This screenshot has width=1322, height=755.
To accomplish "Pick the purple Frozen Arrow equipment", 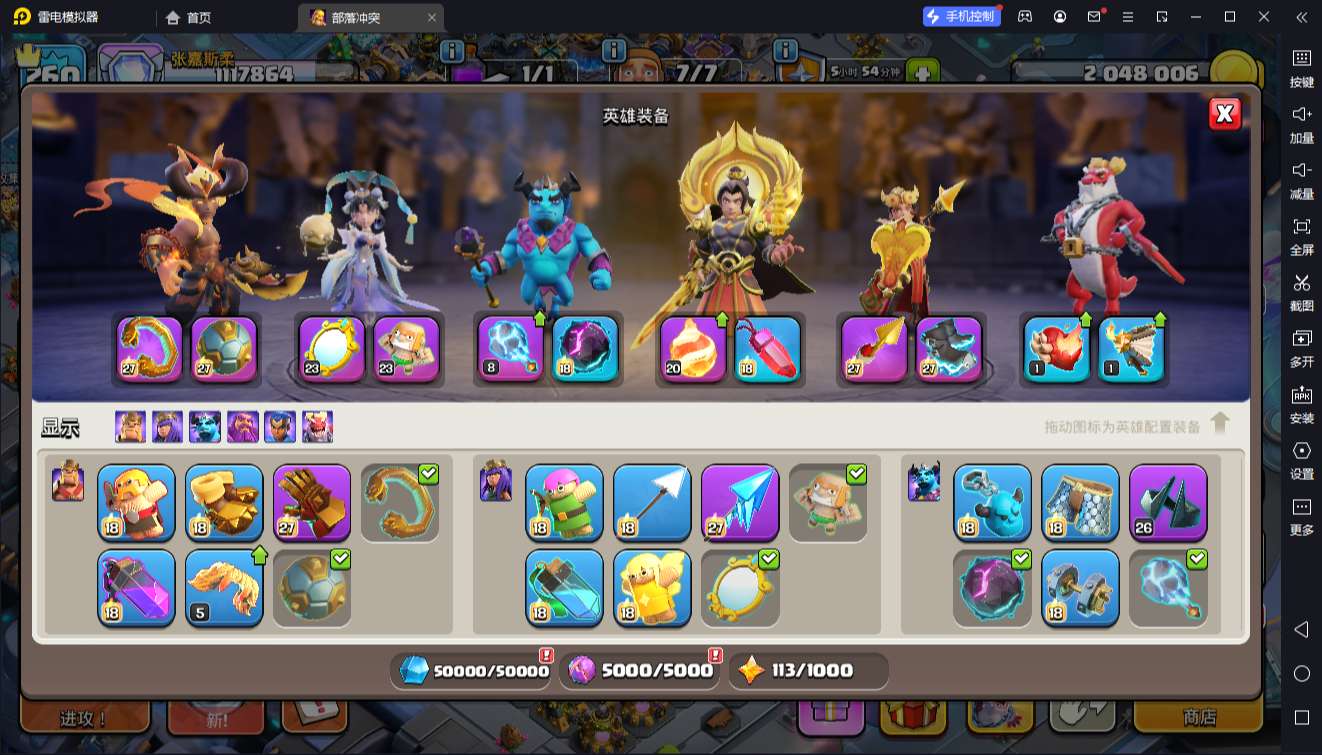I will click(740, 502).
